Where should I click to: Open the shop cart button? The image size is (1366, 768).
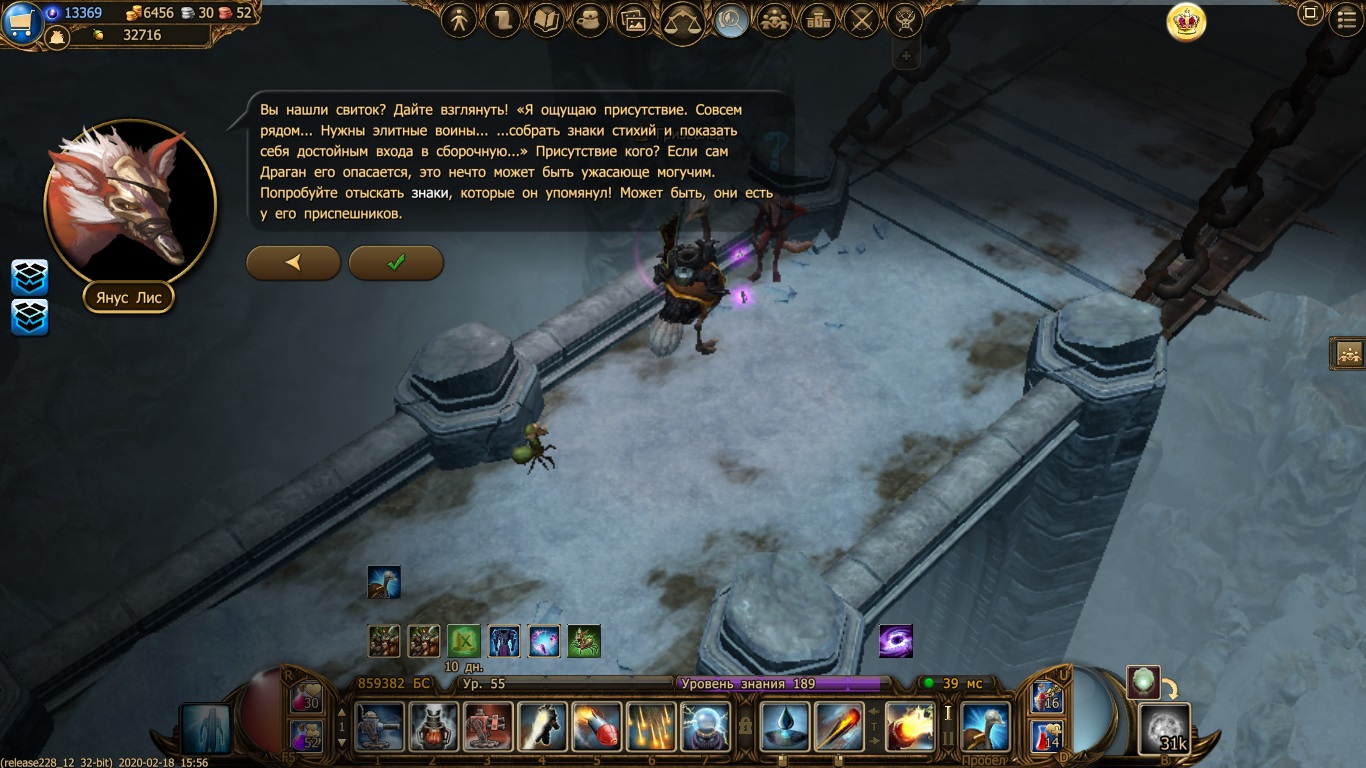tap(19, 22)
